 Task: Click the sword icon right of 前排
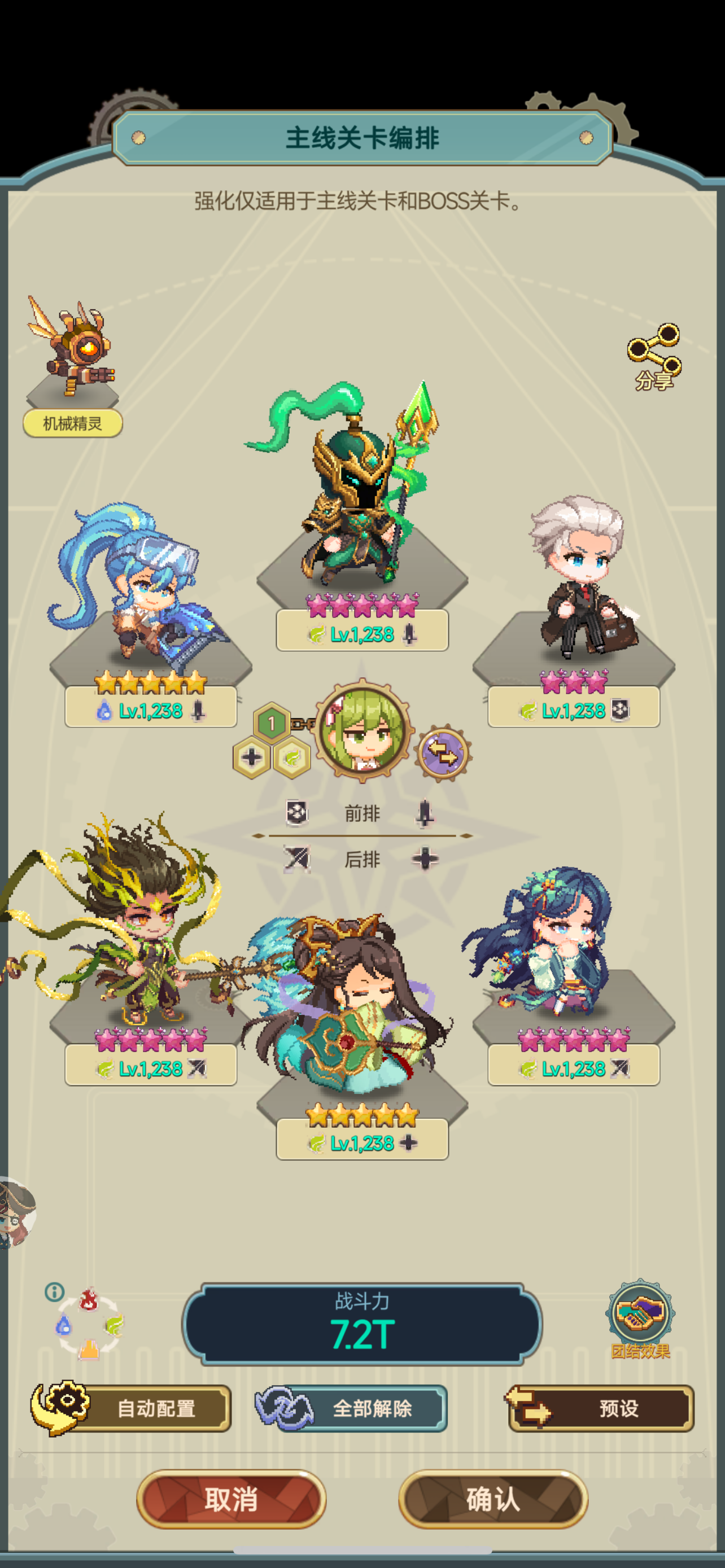click(x=425, y=813)
